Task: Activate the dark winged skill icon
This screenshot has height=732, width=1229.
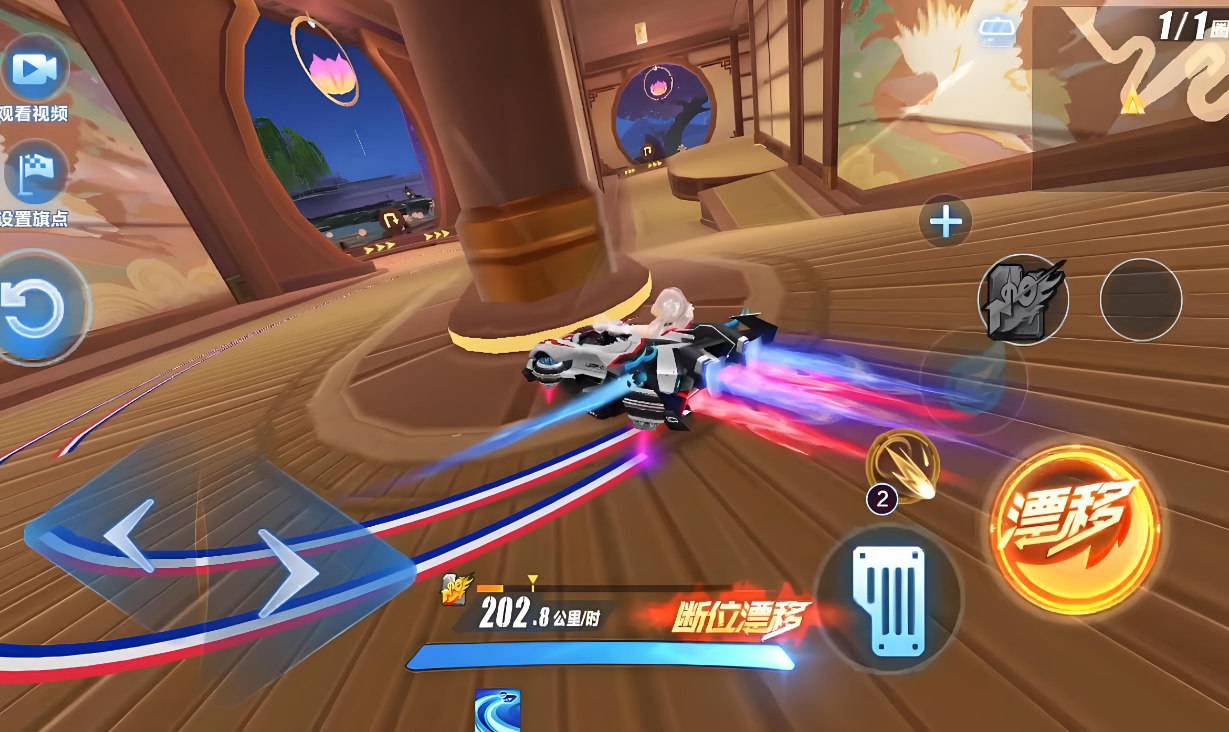Action: click(1022, 299)
